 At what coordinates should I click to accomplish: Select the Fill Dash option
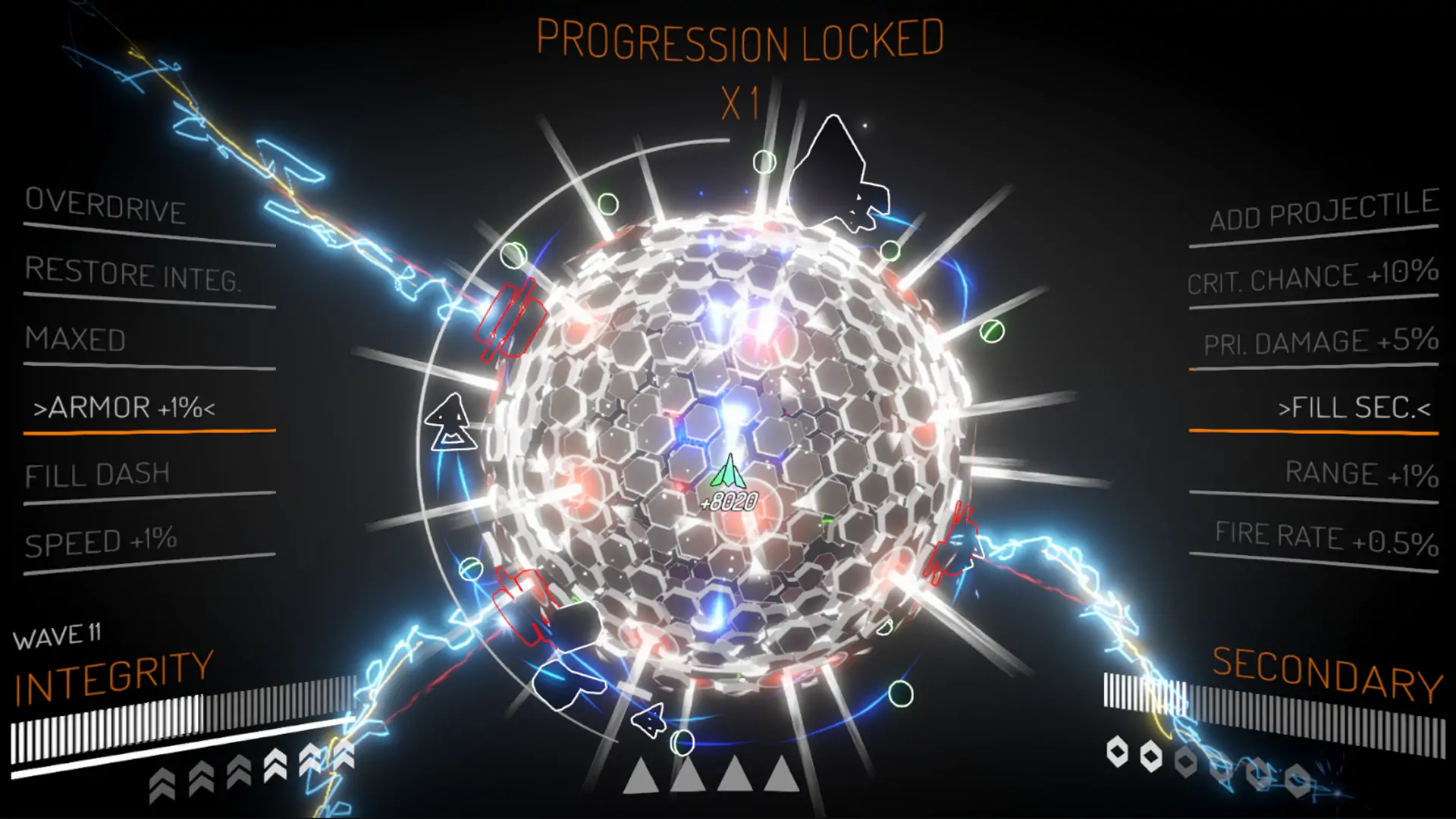[97, 475]
